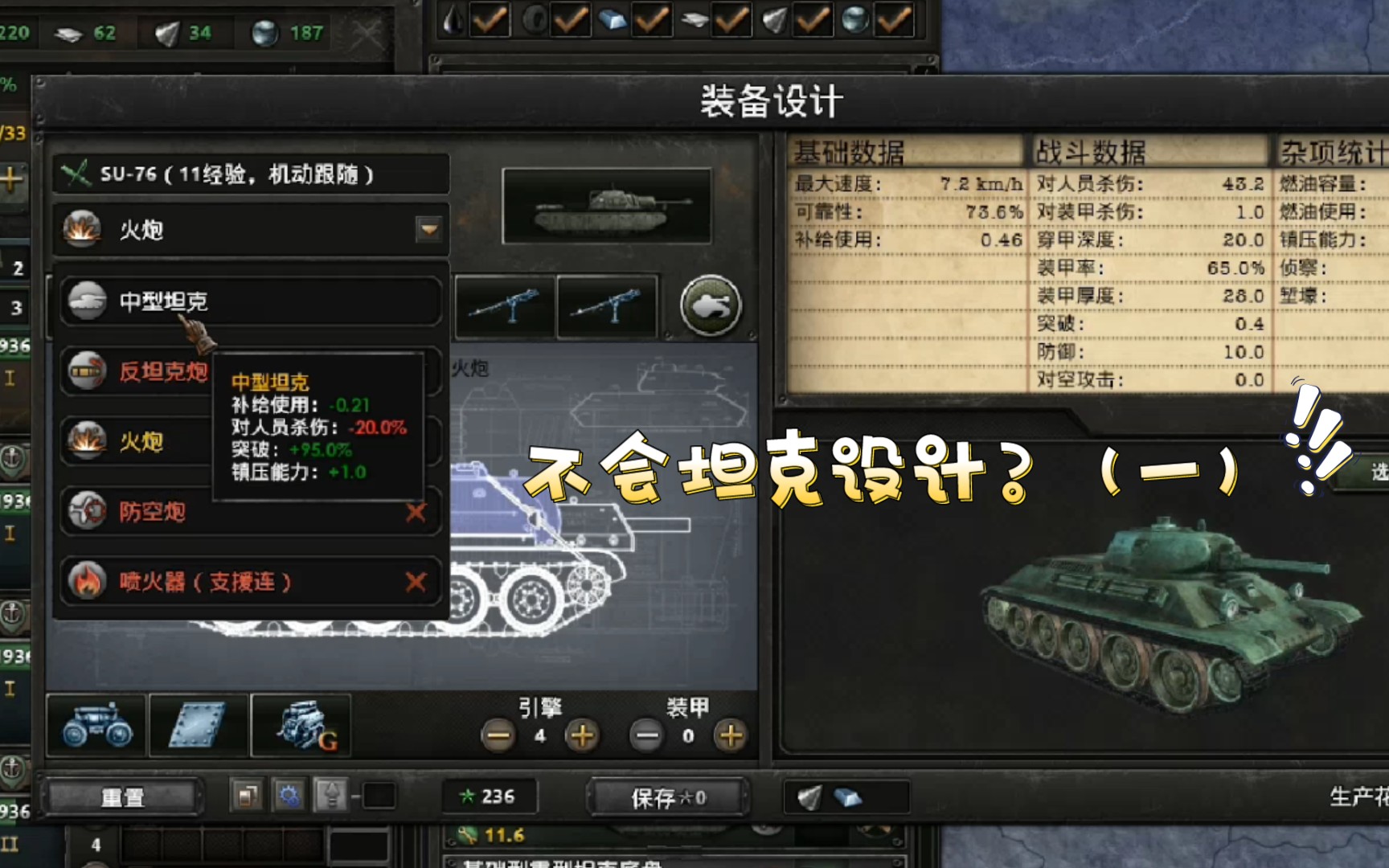The width and height of the screenshot is (1389, 868).
Task: Select 反坦克炮 from the module list
Action: pyautogui.click(x=165, y=372)
